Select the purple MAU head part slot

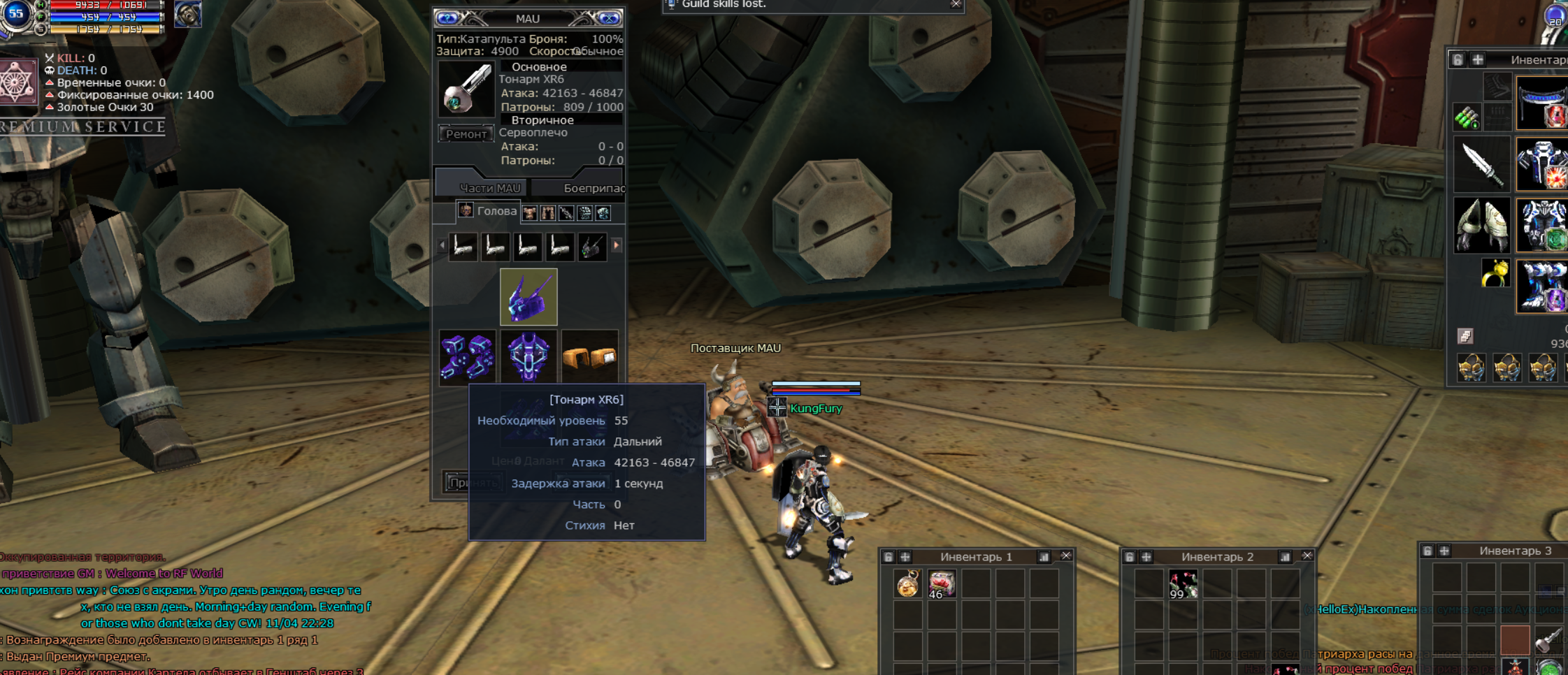528,297
